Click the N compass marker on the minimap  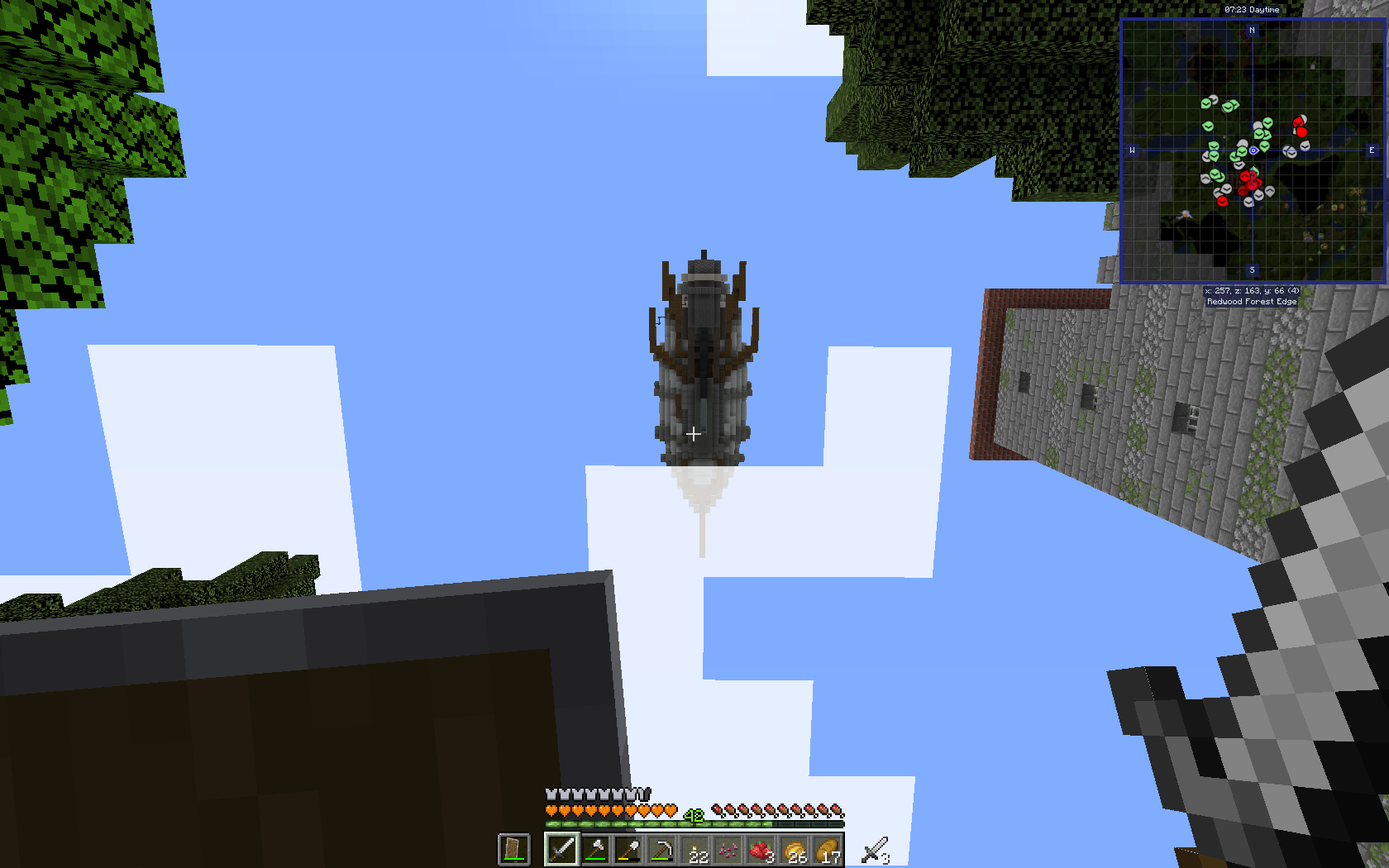[1252, 31]
